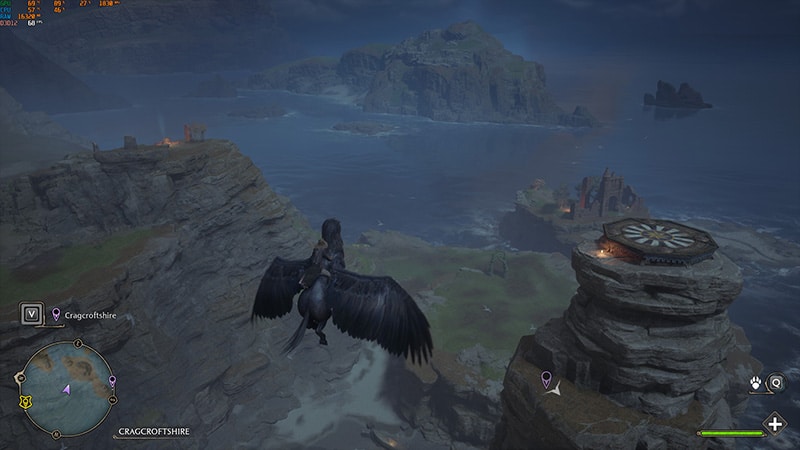Click the purple player arrow on the minimap
The width and height of the screenshot is (800, 450).
click(x=66, y=388)
